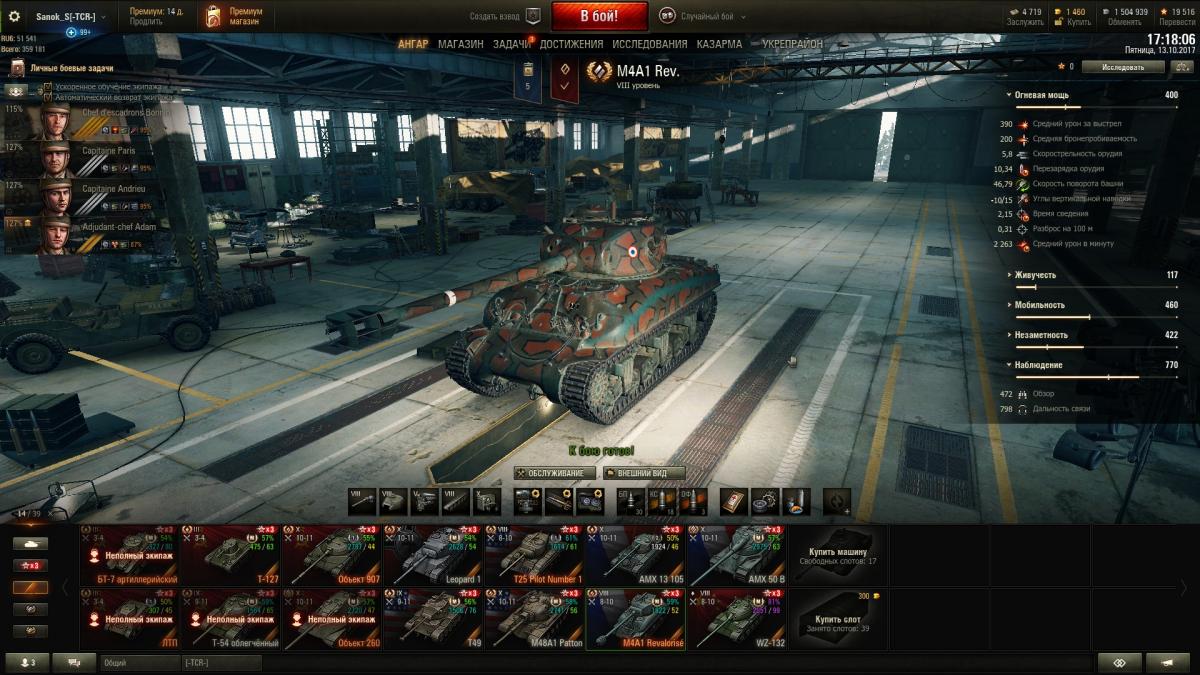Image resolution: width=1200 pixels, height=675 pixels.
Task: Expand the Живучесть stats section
Action: coord(1035,275)
